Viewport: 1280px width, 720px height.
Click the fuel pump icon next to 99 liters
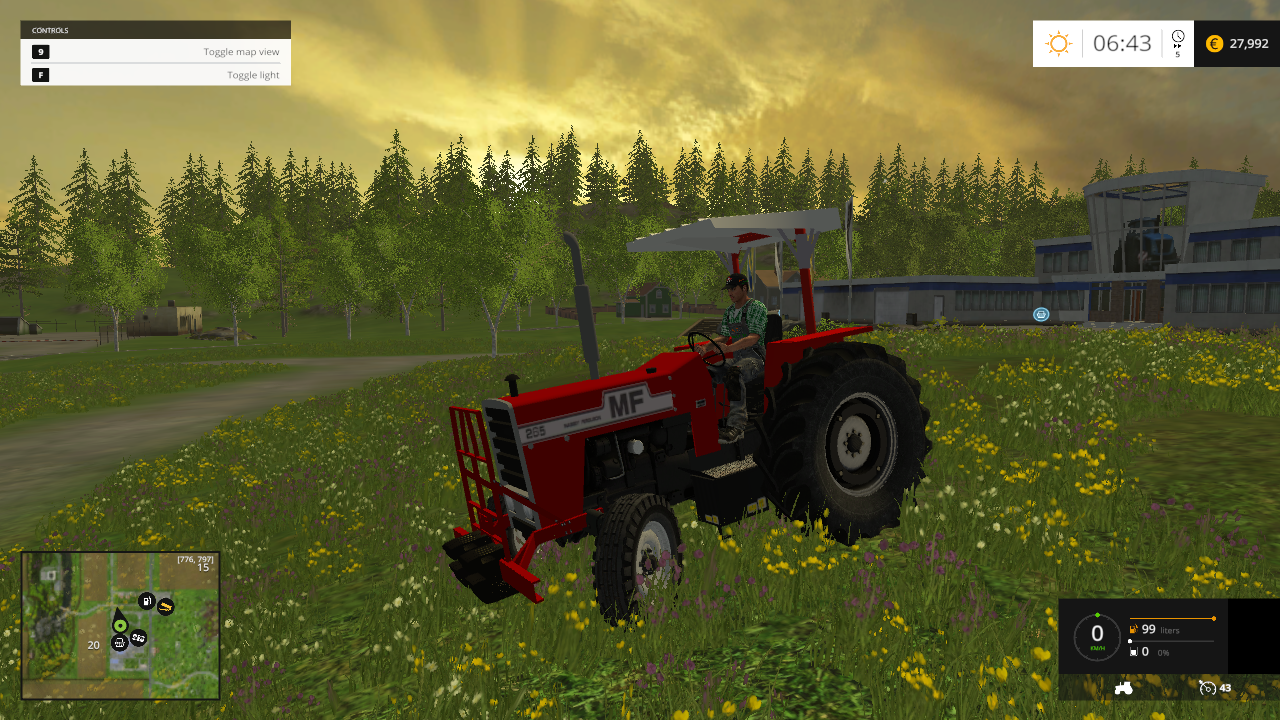tap(1133, 629)
